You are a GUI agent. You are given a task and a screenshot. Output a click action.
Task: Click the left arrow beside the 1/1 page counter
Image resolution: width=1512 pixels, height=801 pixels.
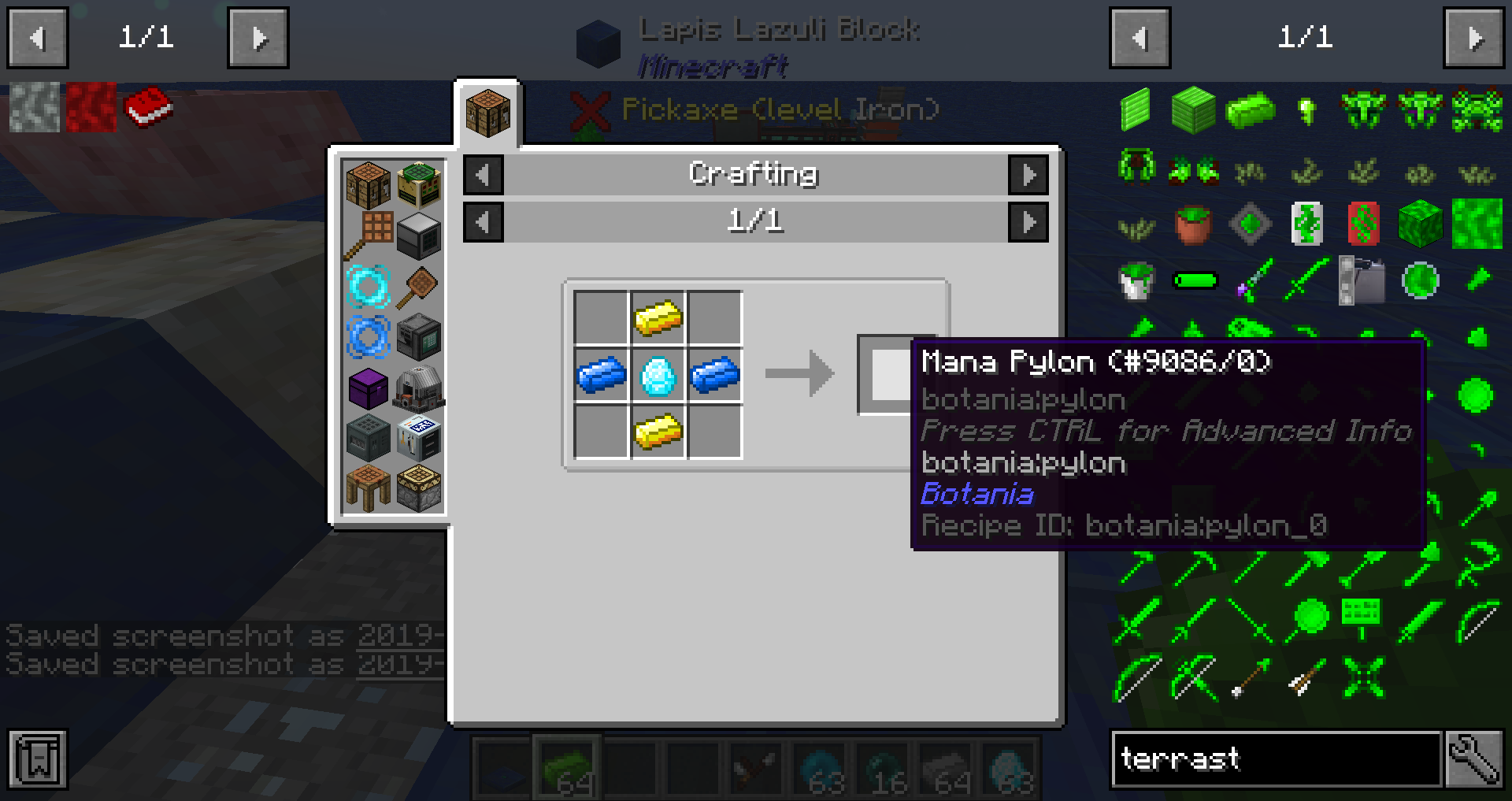coord(483,221)
